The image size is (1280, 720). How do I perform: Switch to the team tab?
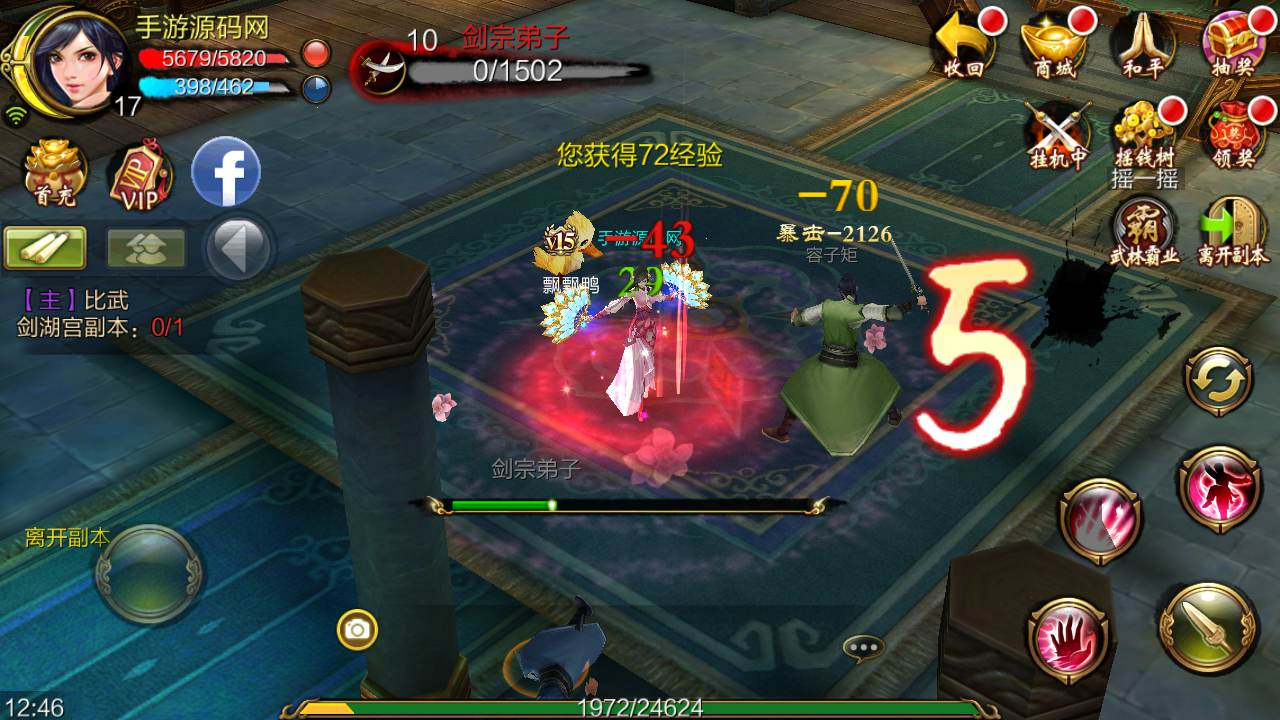coord(146,247)
